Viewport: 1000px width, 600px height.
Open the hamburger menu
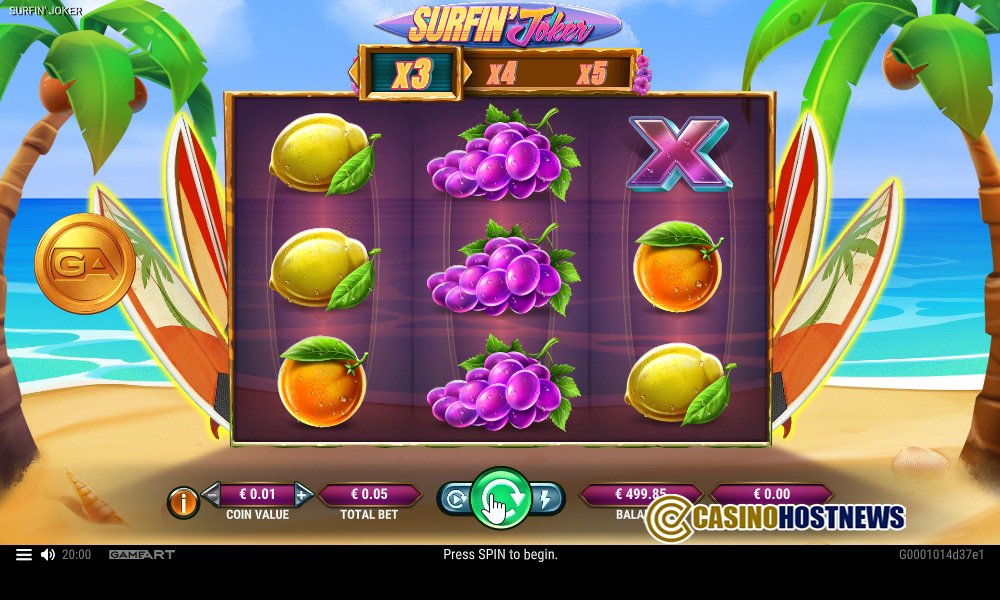pos(24,554)
